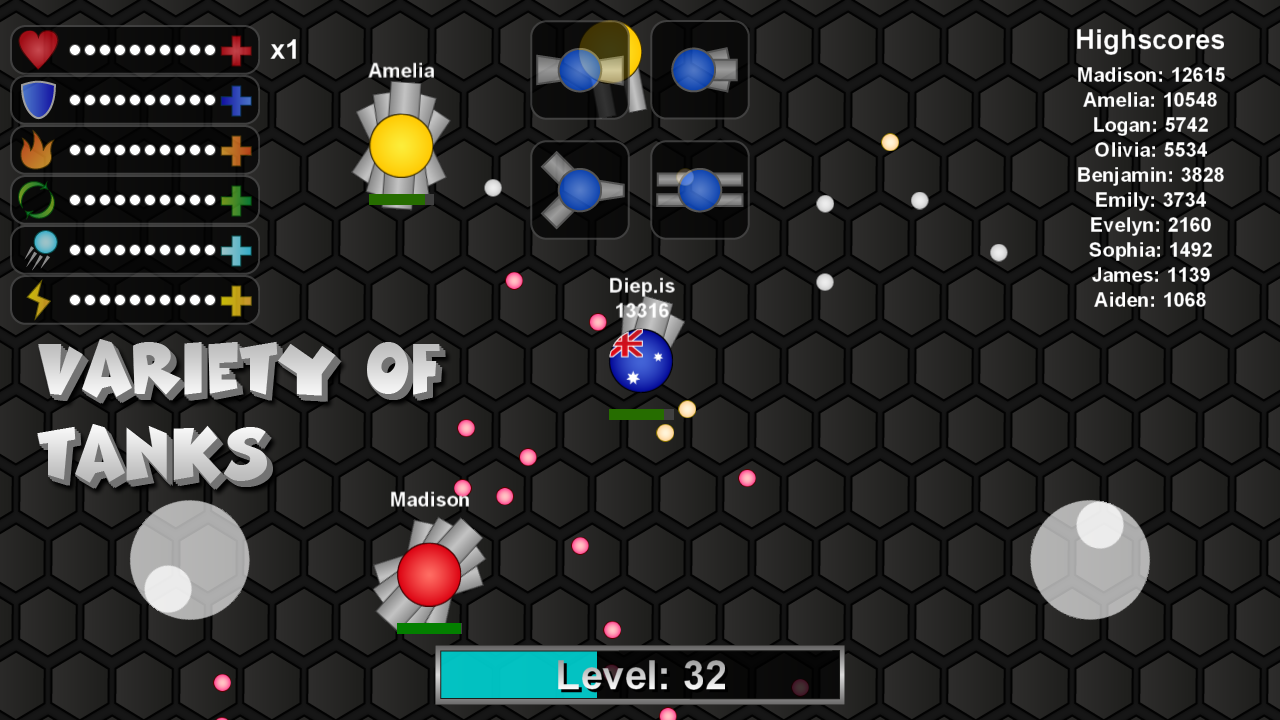The height and width of the screenshot is (720, 1280).
Task: Click the green regeneration arrows icon
Action: click(x=36, y=199)
